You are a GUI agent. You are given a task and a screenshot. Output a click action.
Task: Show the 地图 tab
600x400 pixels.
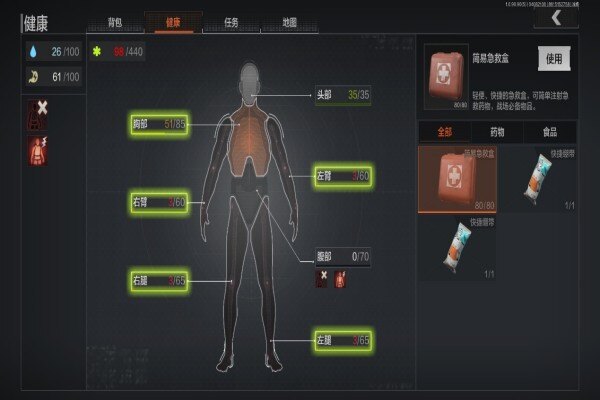[288, 21]
